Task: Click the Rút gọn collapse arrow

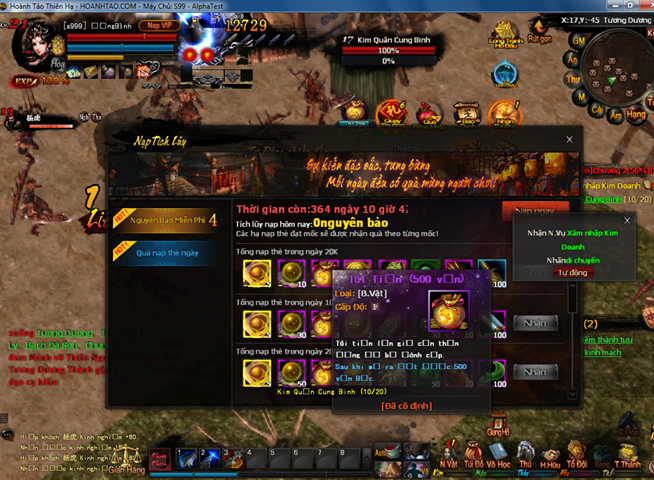Action: tap(540, 27)
